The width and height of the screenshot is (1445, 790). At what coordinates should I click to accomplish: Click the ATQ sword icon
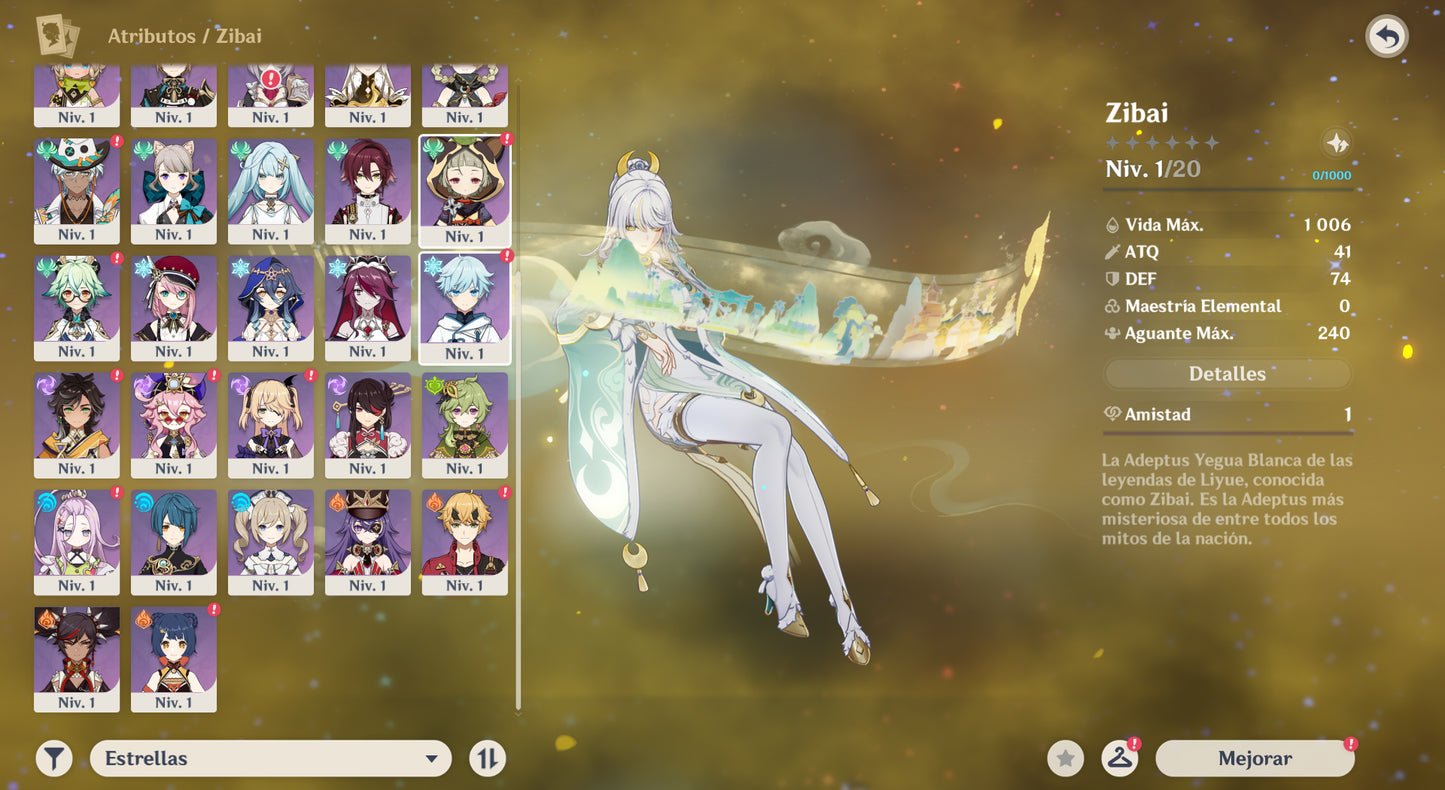1114,251
